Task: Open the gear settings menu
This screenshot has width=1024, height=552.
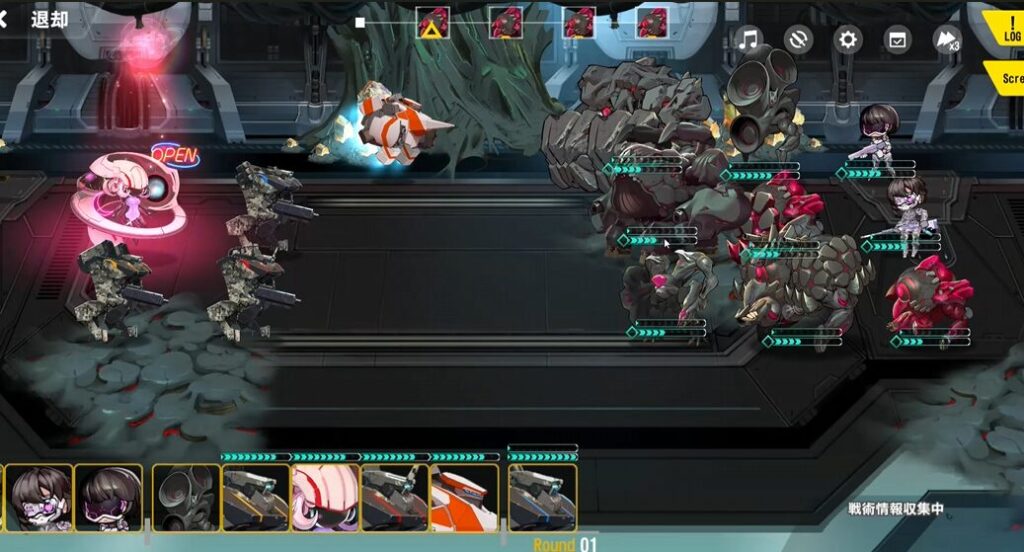Action: (848, 40)
